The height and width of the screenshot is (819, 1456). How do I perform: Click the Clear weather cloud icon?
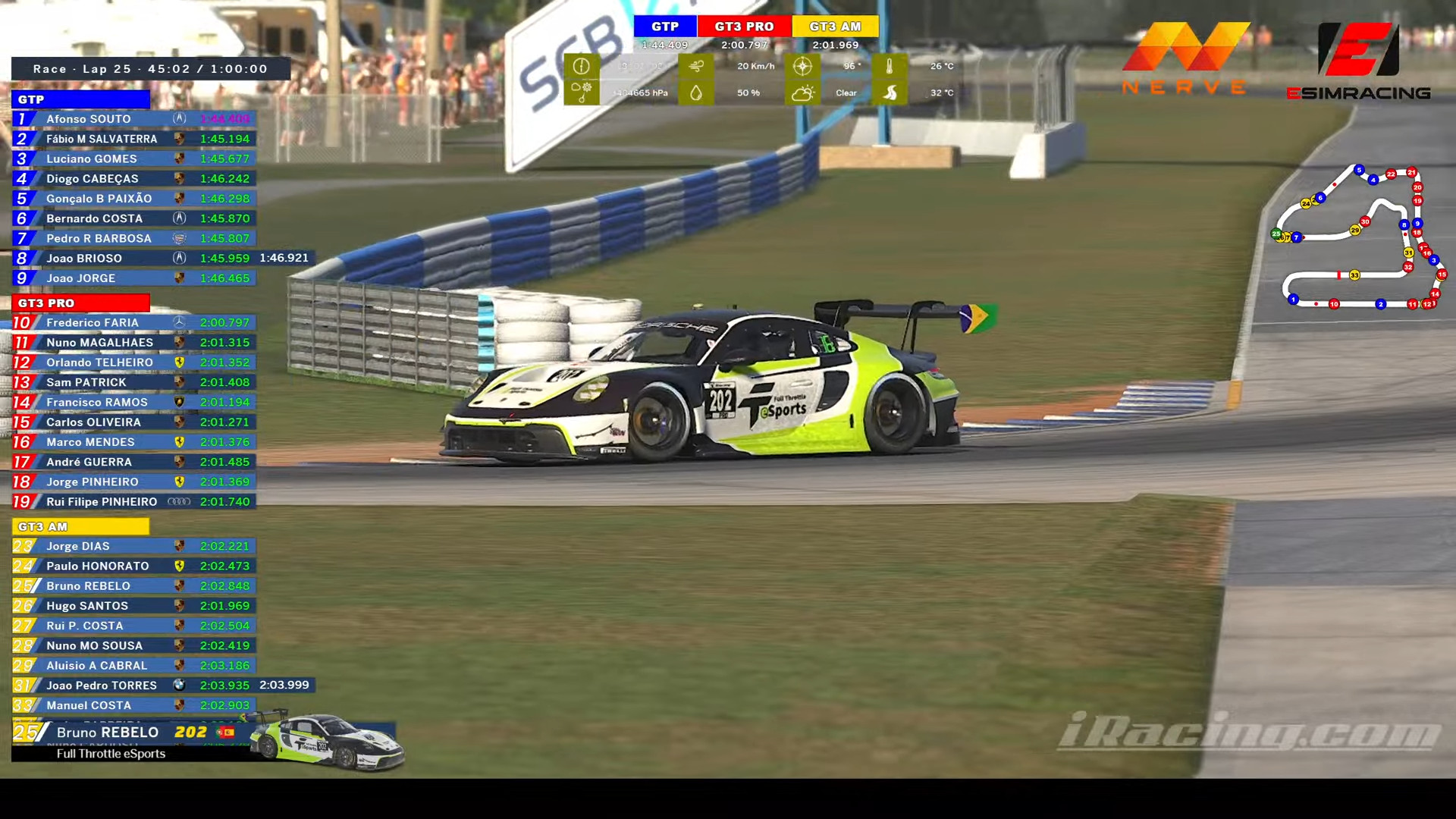[x=802, y=93]
